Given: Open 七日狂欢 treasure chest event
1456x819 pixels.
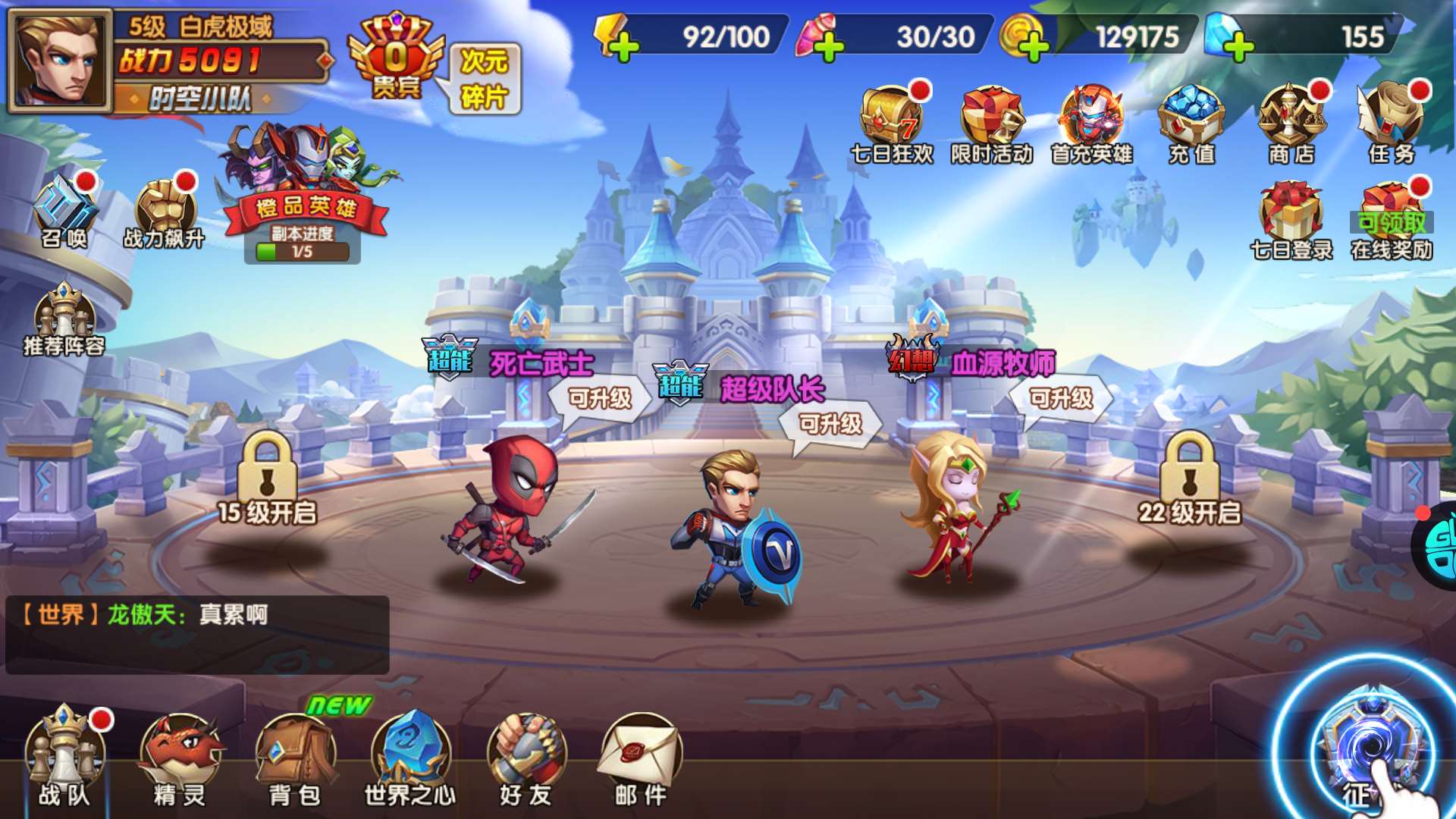Looking at the screenshot, I should click(892, 123).
